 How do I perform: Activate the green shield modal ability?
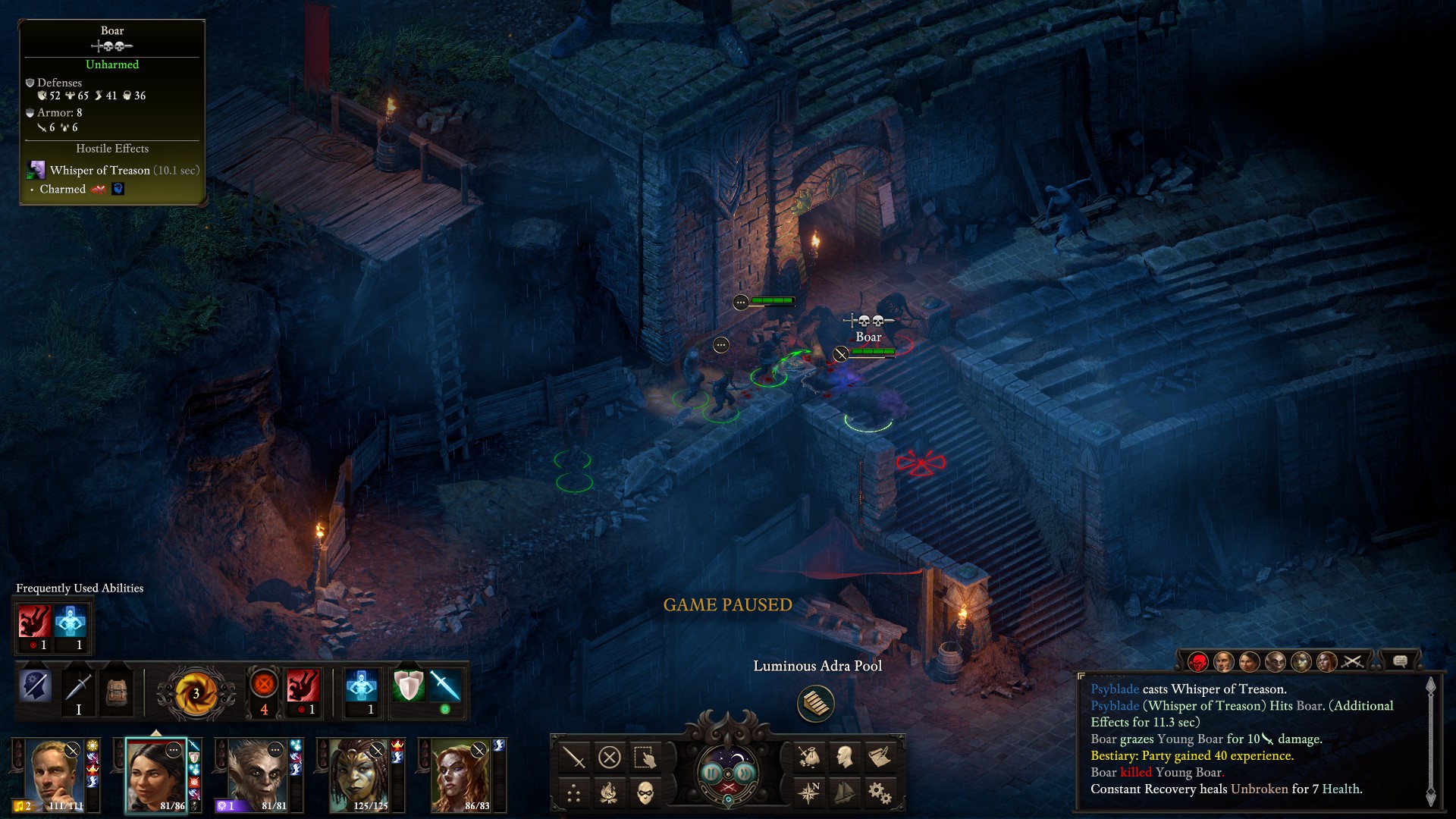(408, 687)
